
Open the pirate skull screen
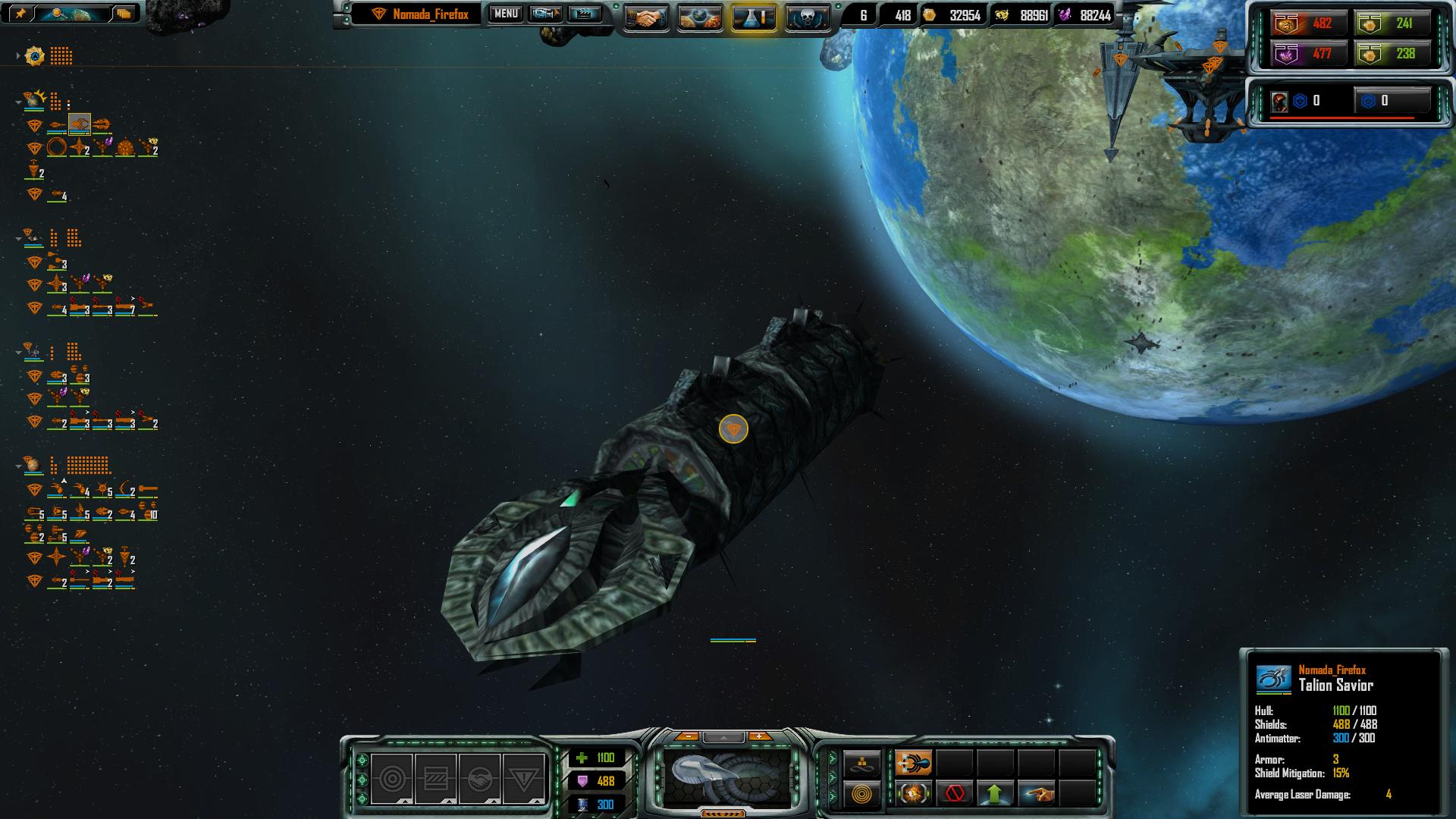click(807, 18)
